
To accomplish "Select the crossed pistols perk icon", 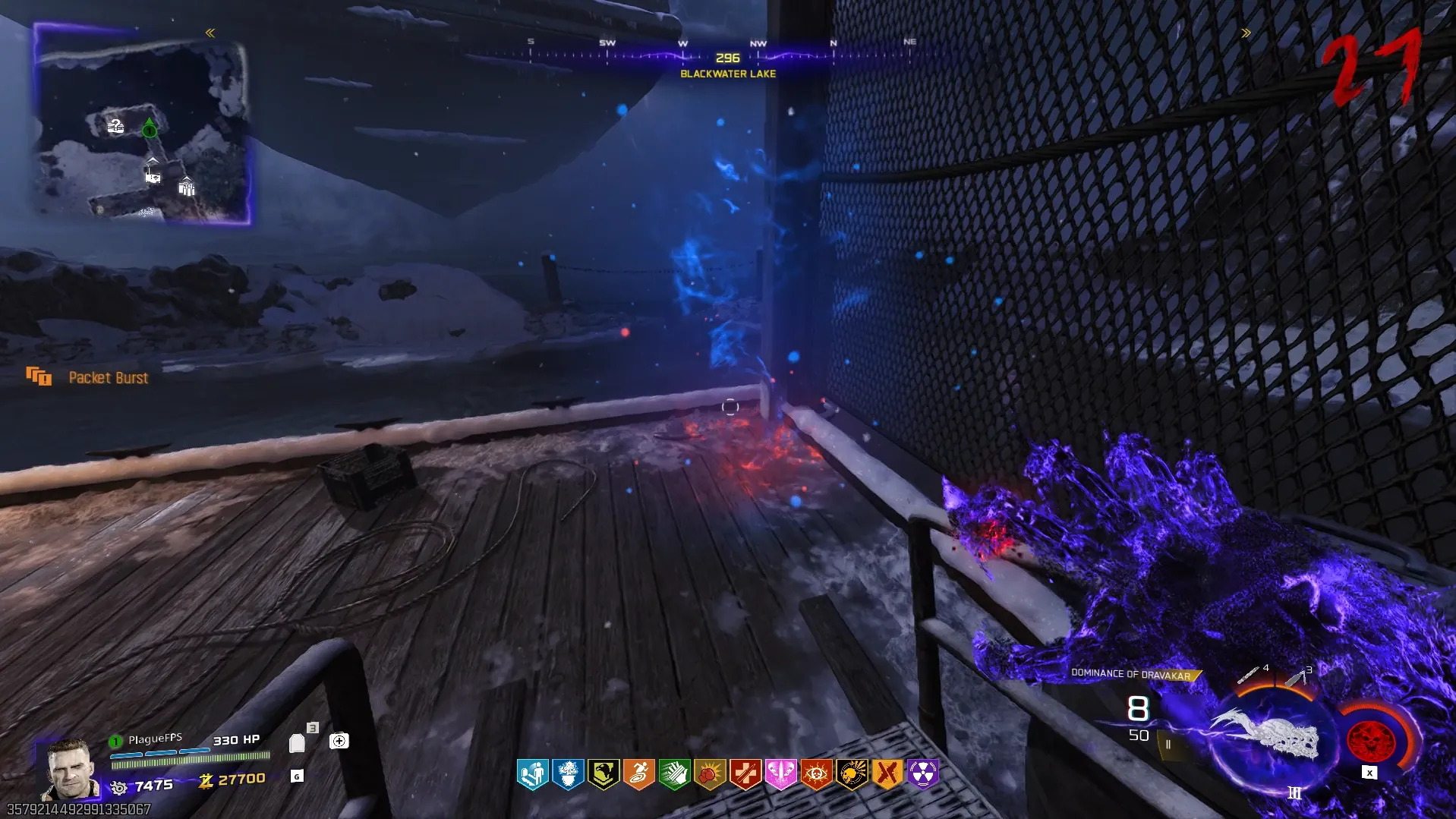I will click(x=887, y=774).
